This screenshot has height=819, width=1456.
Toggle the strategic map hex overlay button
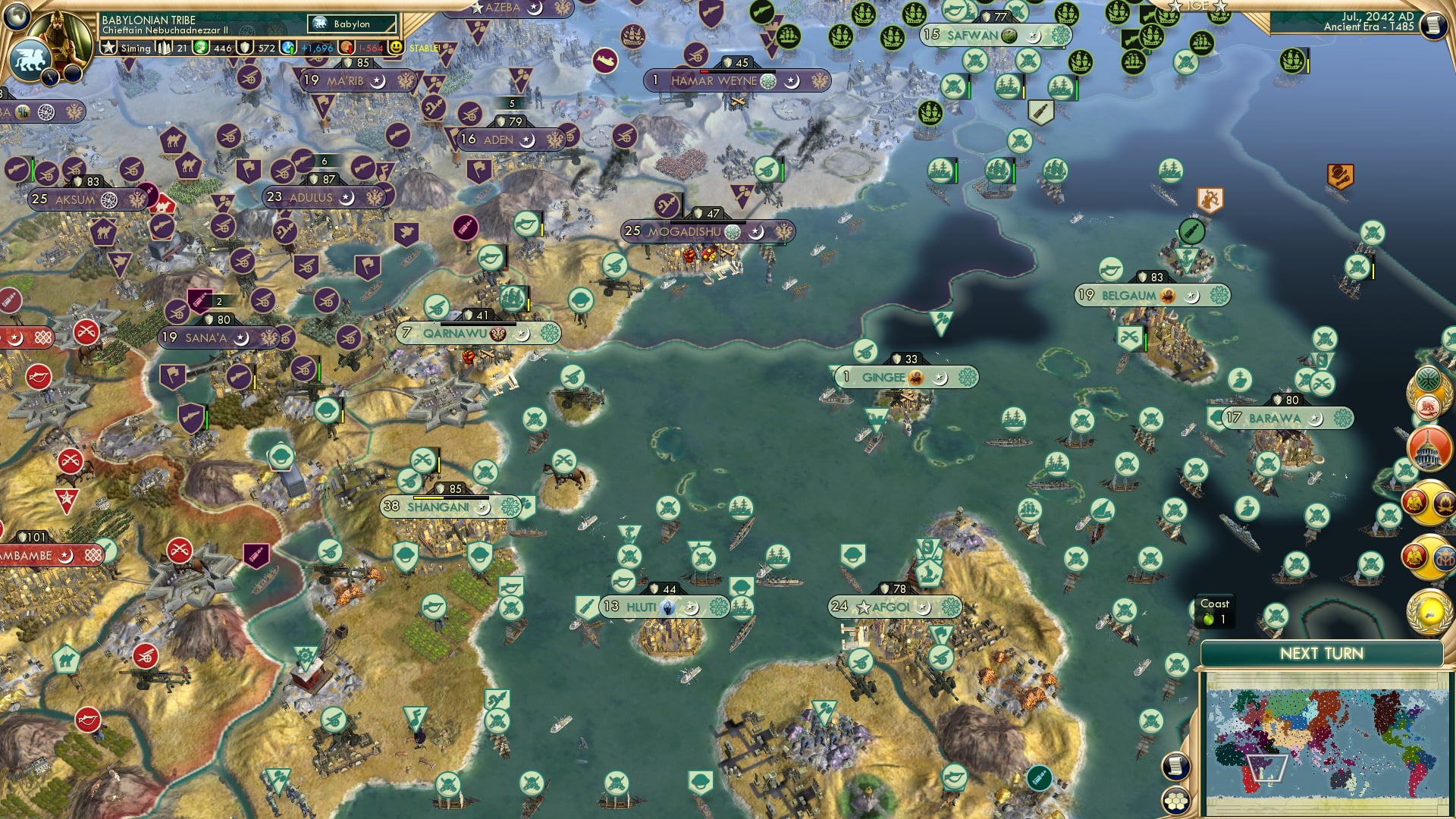[x=1176, y=802]
